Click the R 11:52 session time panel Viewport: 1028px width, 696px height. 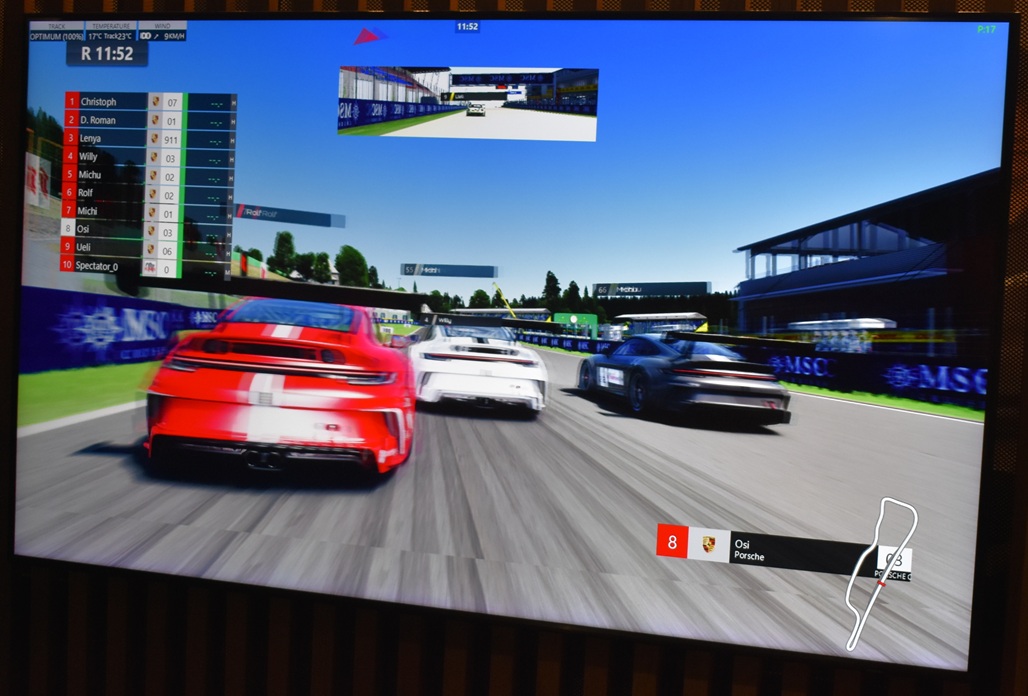(107, 54)
